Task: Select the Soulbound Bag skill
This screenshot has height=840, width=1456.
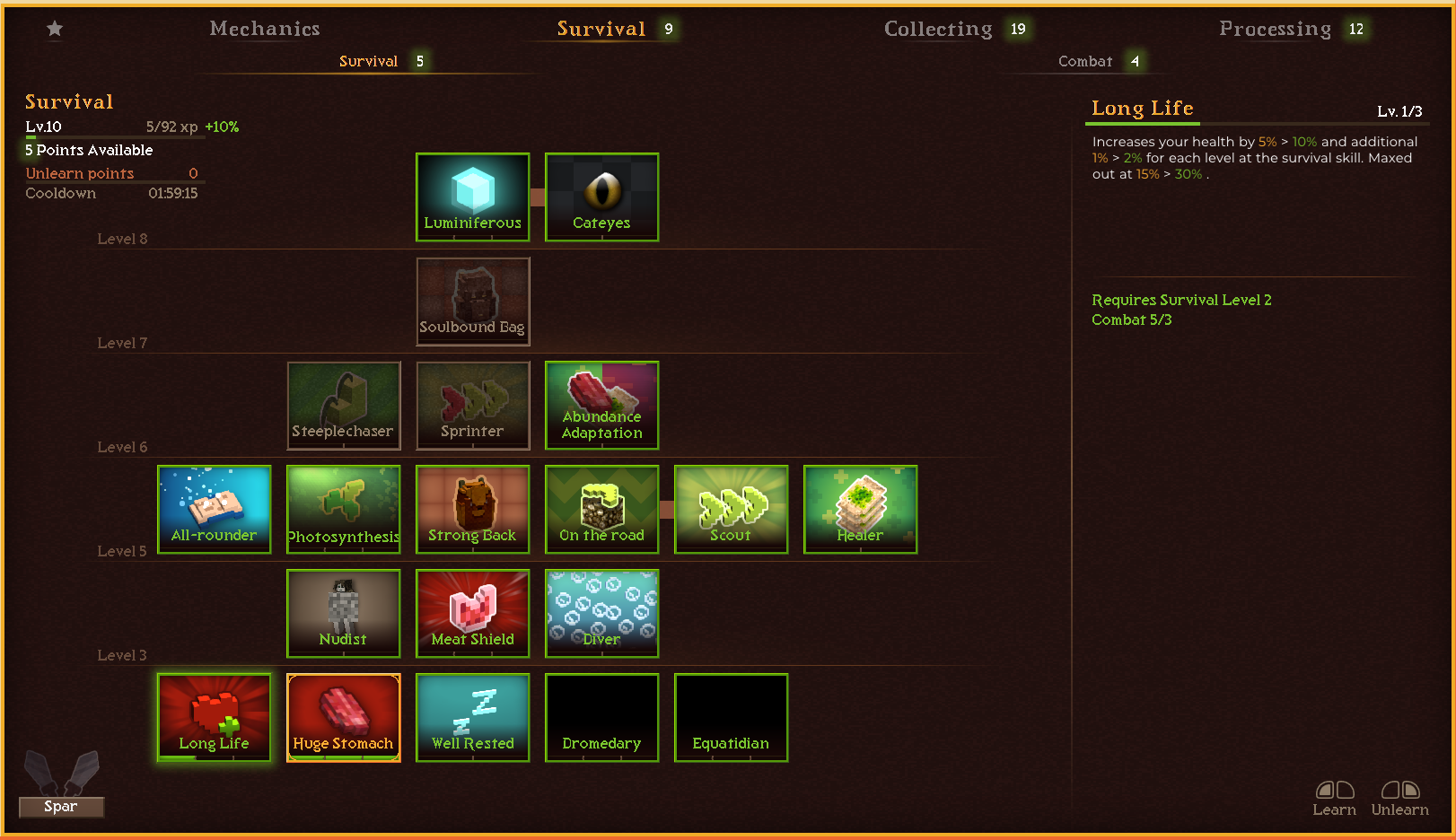Action: point(473,302)
